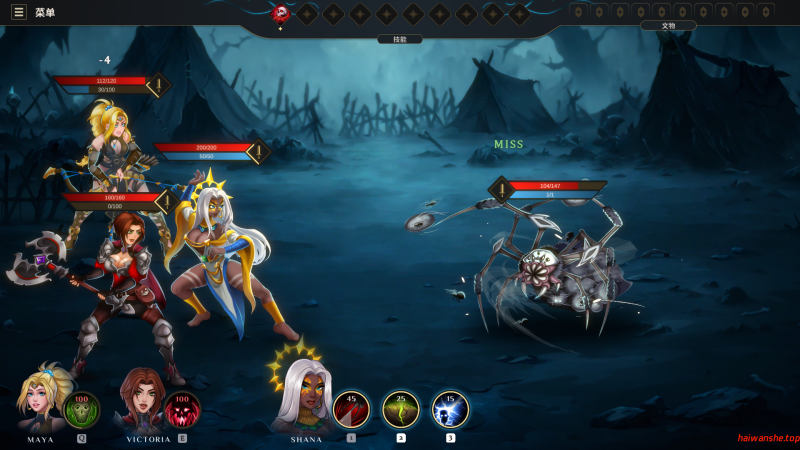Viewport: 800px width, 450px height.
Task: Select the red skull skill slot
Action: [x=281, y=13]
